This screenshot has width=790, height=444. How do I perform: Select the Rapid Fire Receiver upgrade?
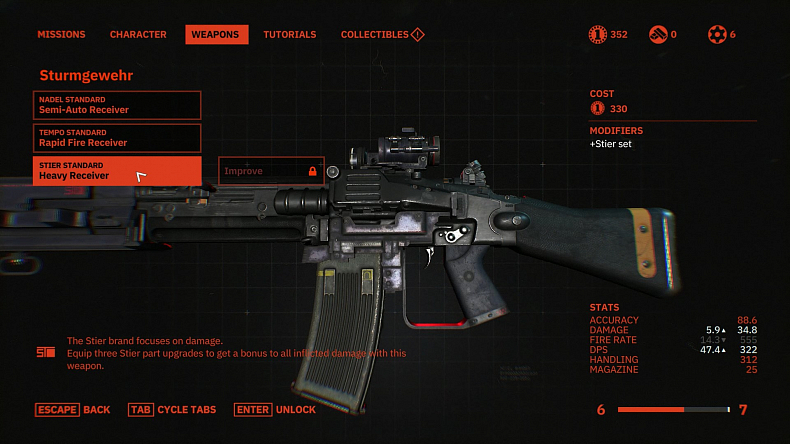117,138
